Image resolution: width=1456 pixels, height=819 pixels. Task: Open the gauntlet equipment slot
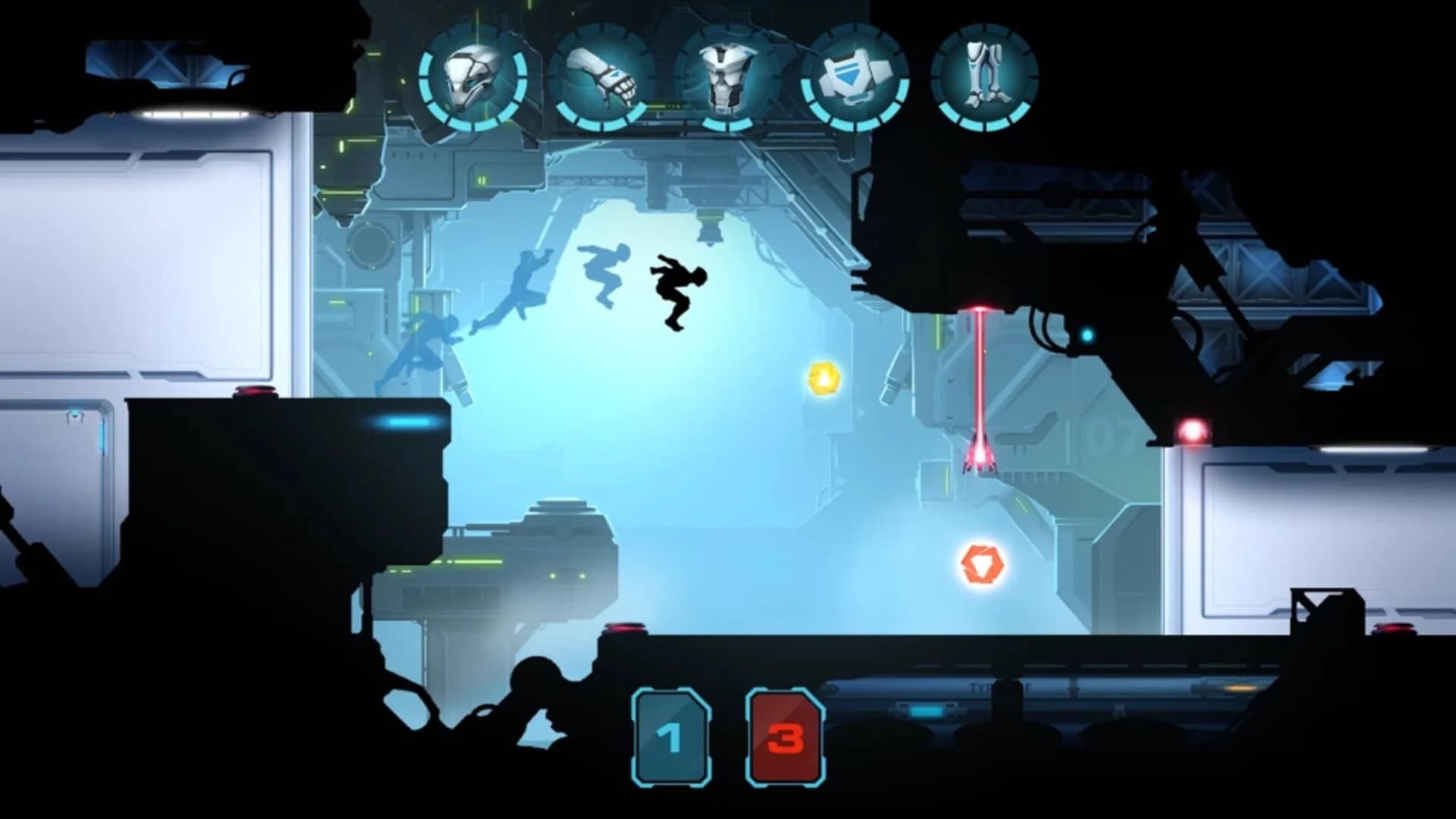tap(602, 76)
